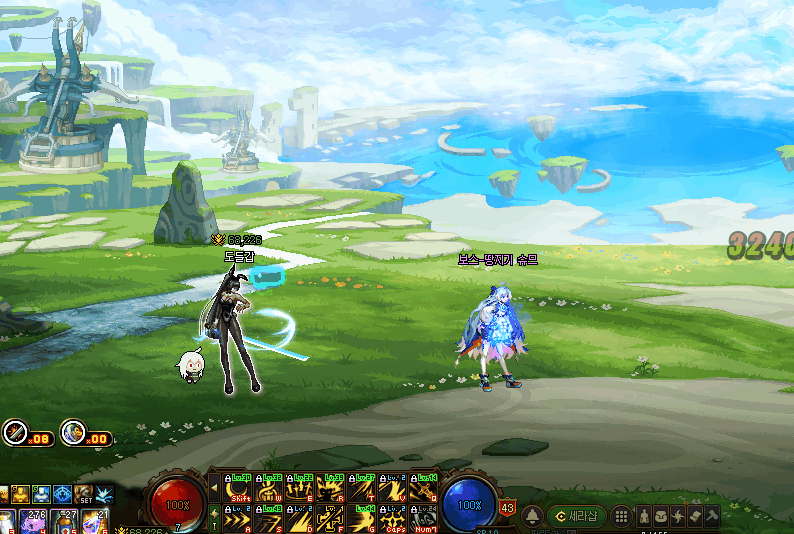Viewport: 794px width, 534px height.
Task: Open the inventory bag icon
Action: 660,516
